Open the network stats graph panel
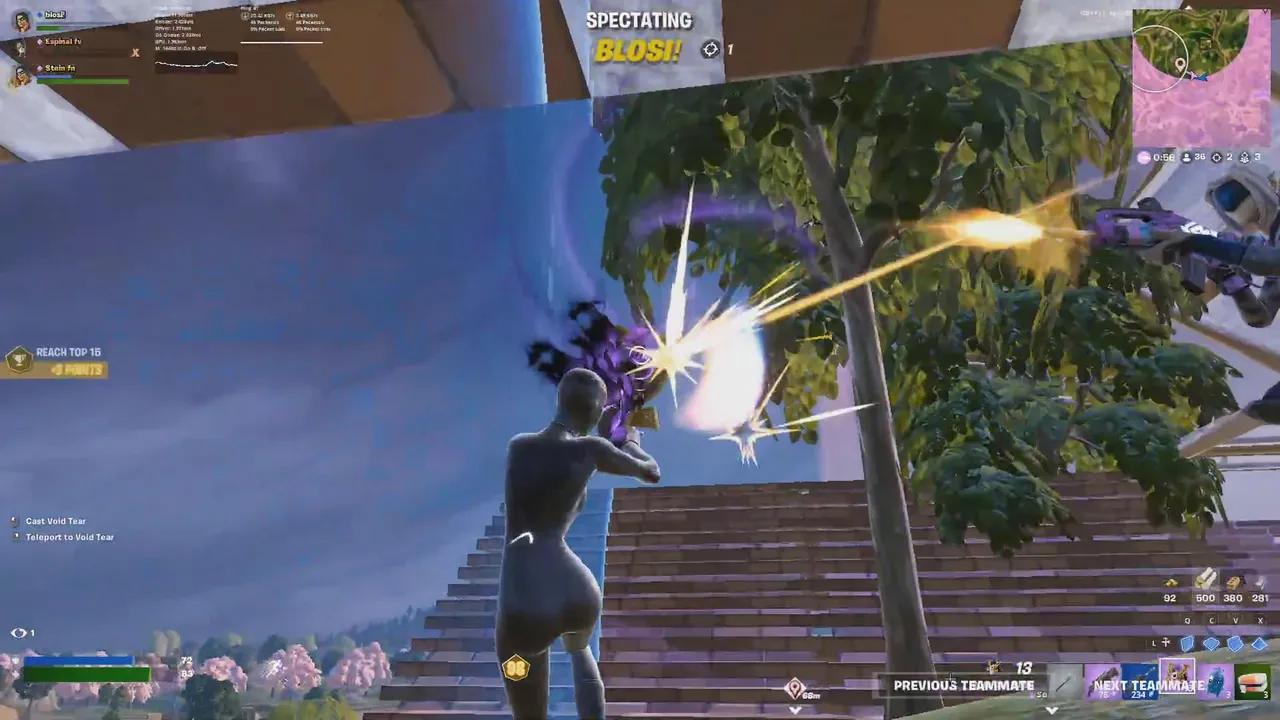This screenshot has height=720, width=1280. coord(196,63)
